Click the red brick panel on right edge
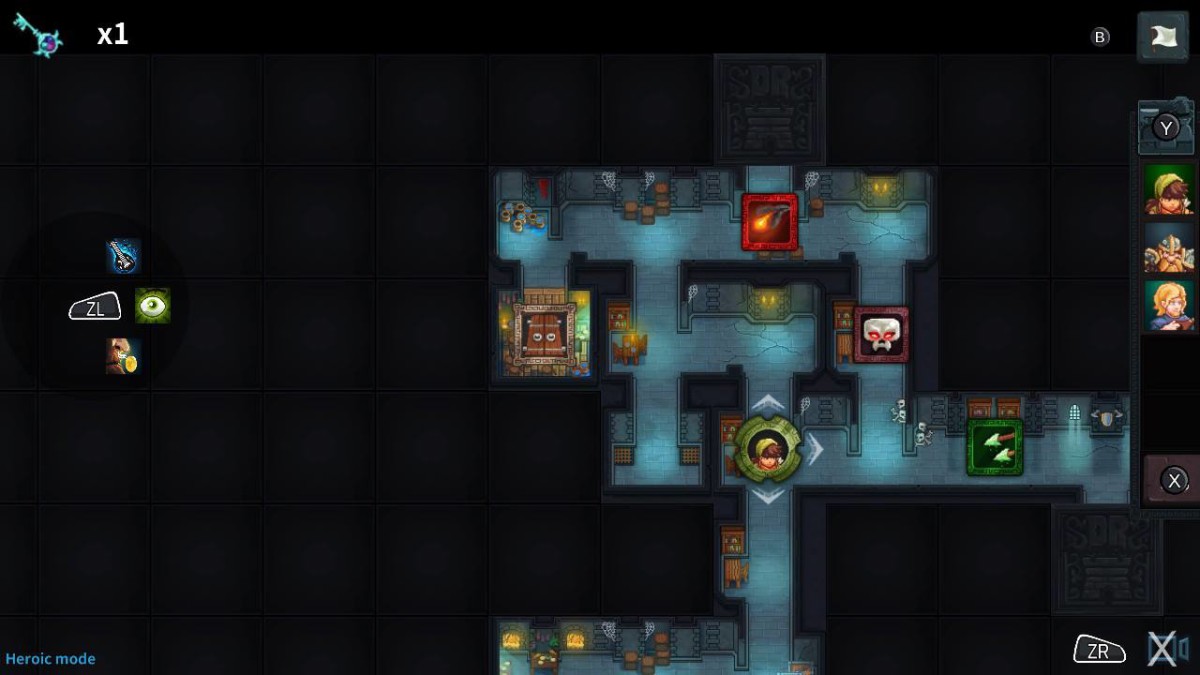This screenshot has height=675, width=1200. coord(1171,481)
